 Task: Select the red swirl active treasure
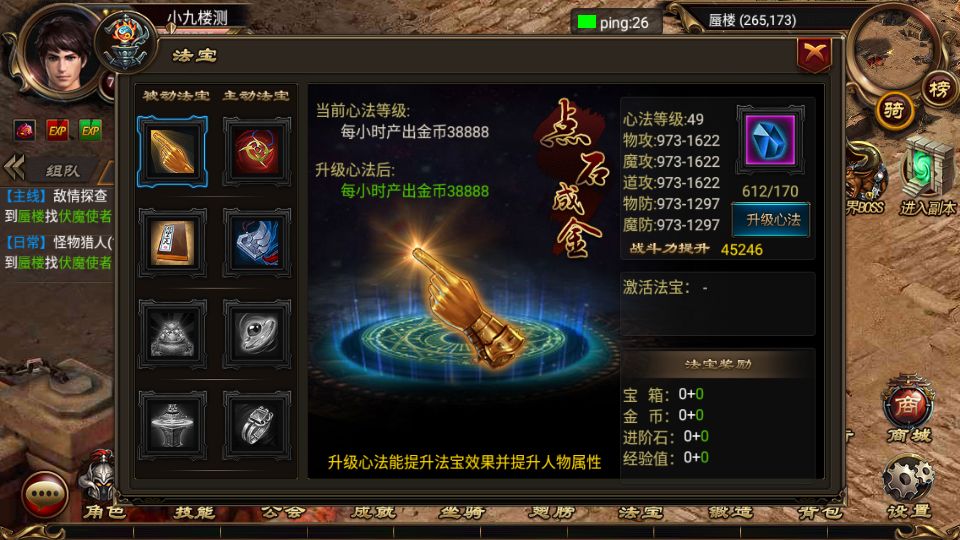coord(256,150)
